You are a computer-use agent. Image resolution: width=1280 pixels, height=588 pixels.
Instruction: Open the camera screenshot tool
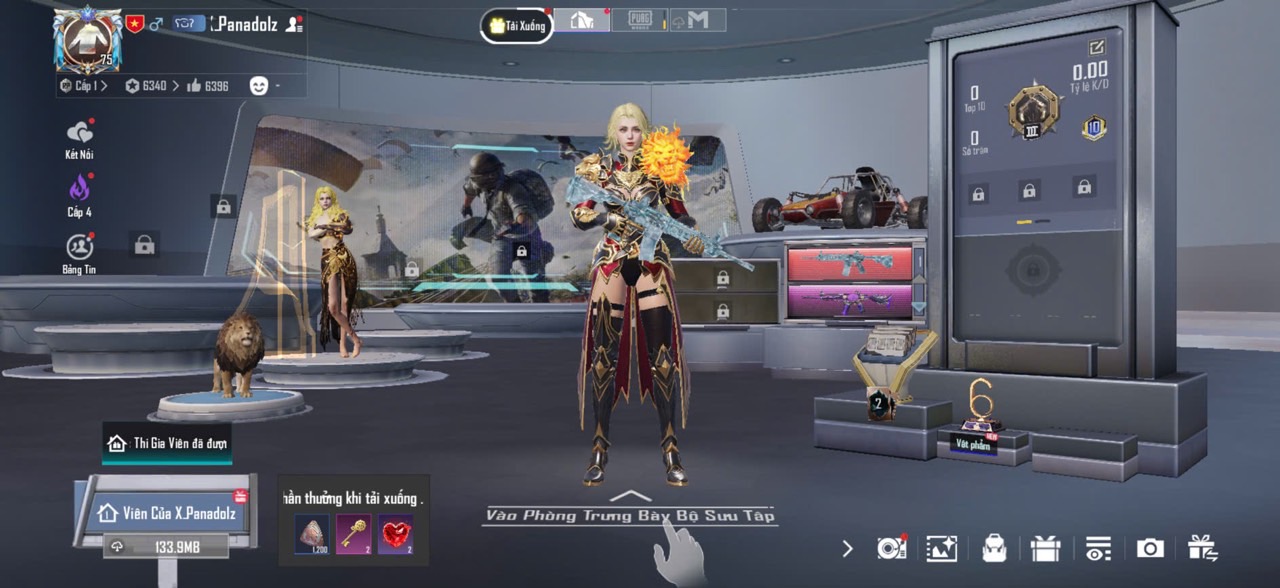pyautogui.click(x=1150, y=548)
